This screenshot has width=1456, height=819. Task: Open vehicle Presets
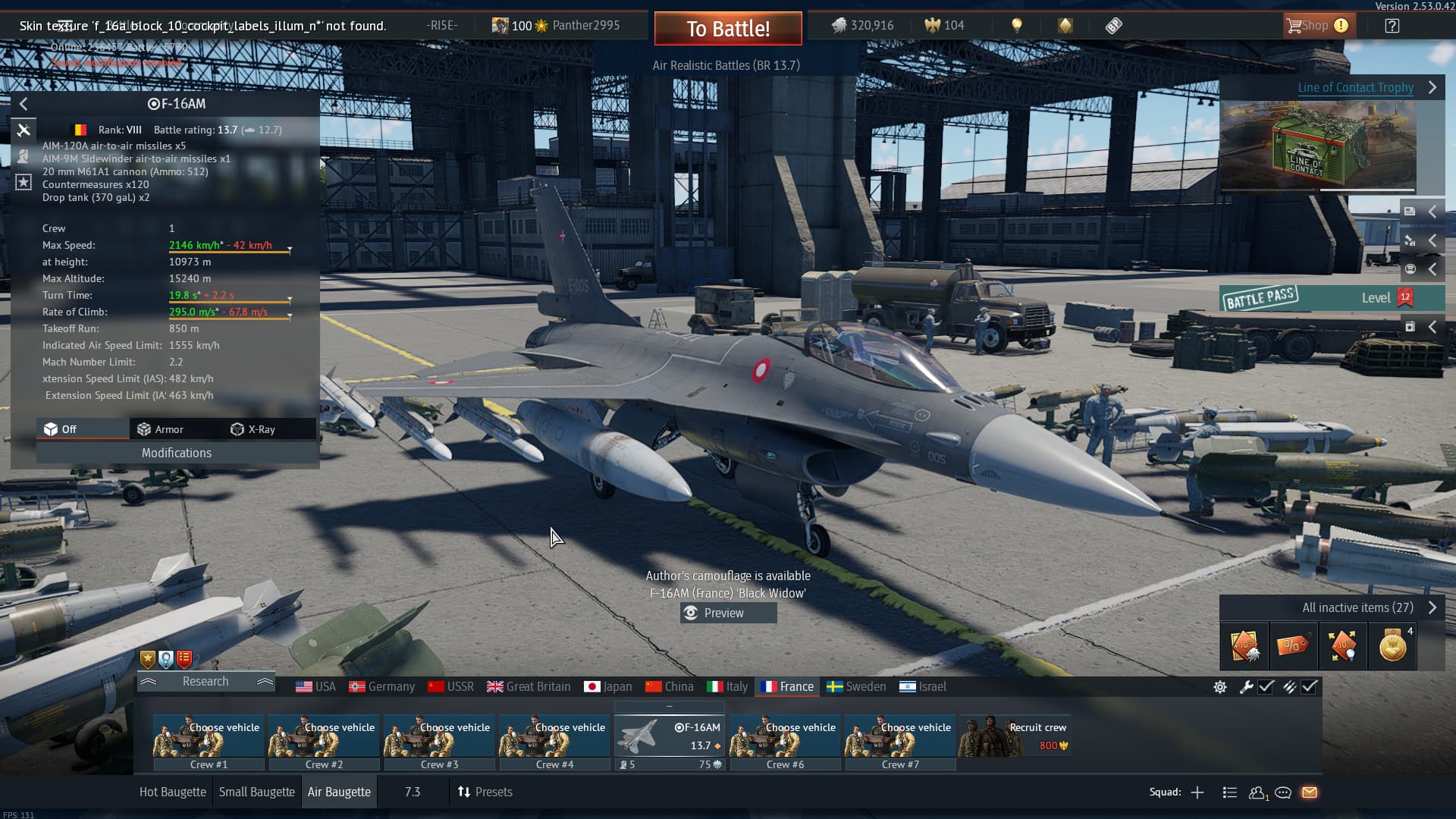[x=485, y=792]
